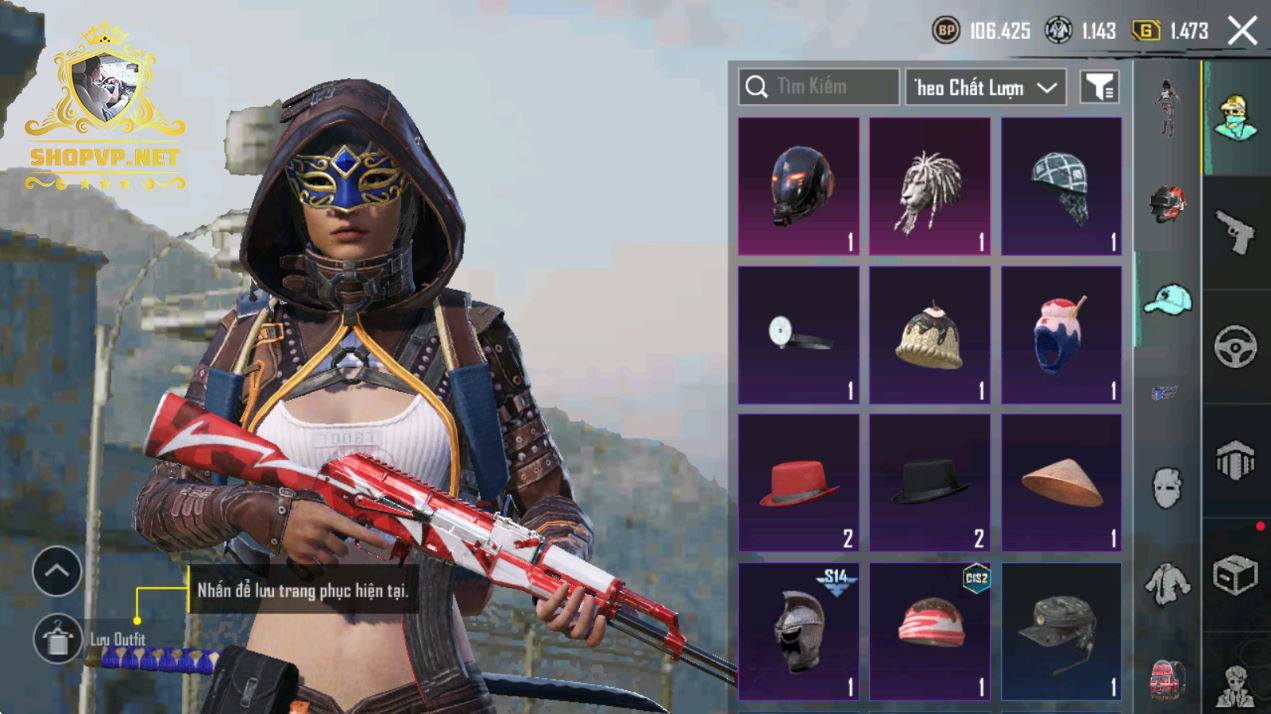
Task: Pick the doctor head mirror headband
Action: [x=798, y=334]
